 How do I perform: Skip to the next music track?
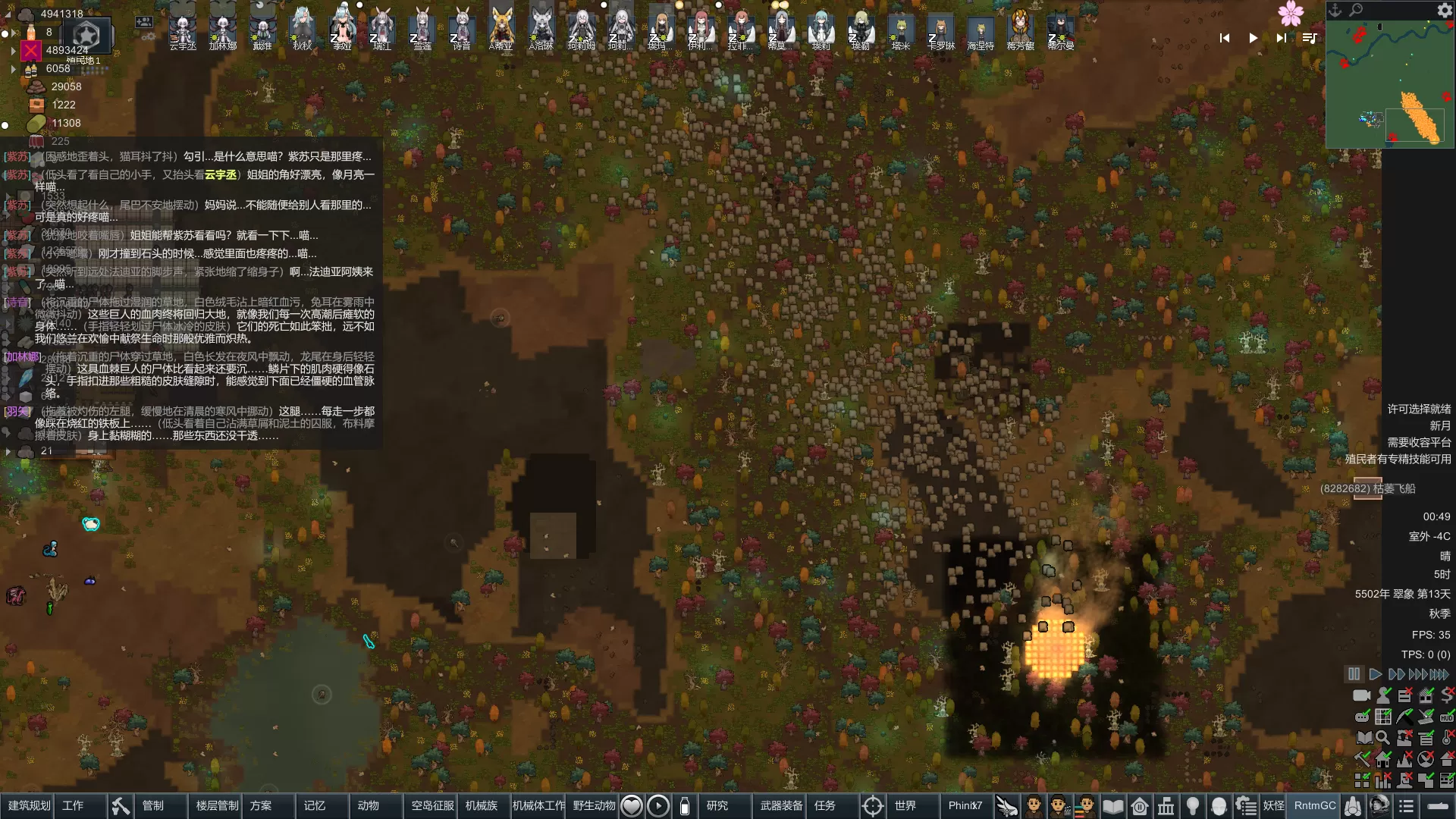pos(1281,38)
